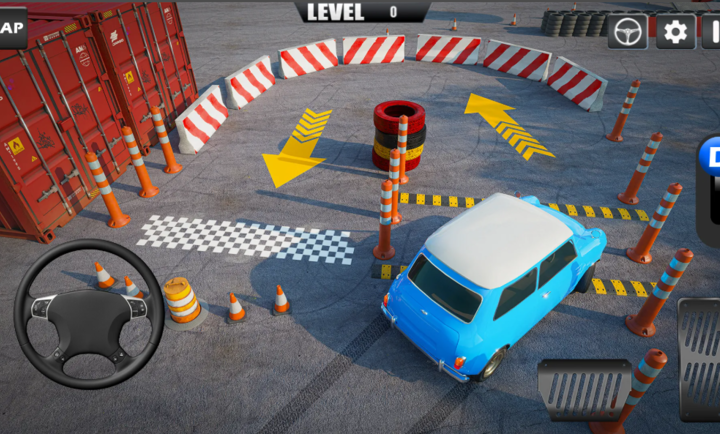Open the map button in the corner

tap(11, 27)
